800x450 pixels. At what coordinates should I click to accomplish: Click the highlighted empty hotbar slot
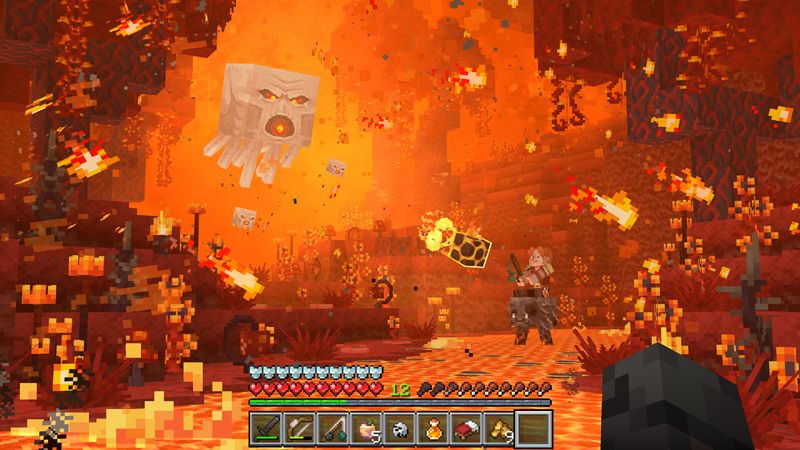click(532, 427)
